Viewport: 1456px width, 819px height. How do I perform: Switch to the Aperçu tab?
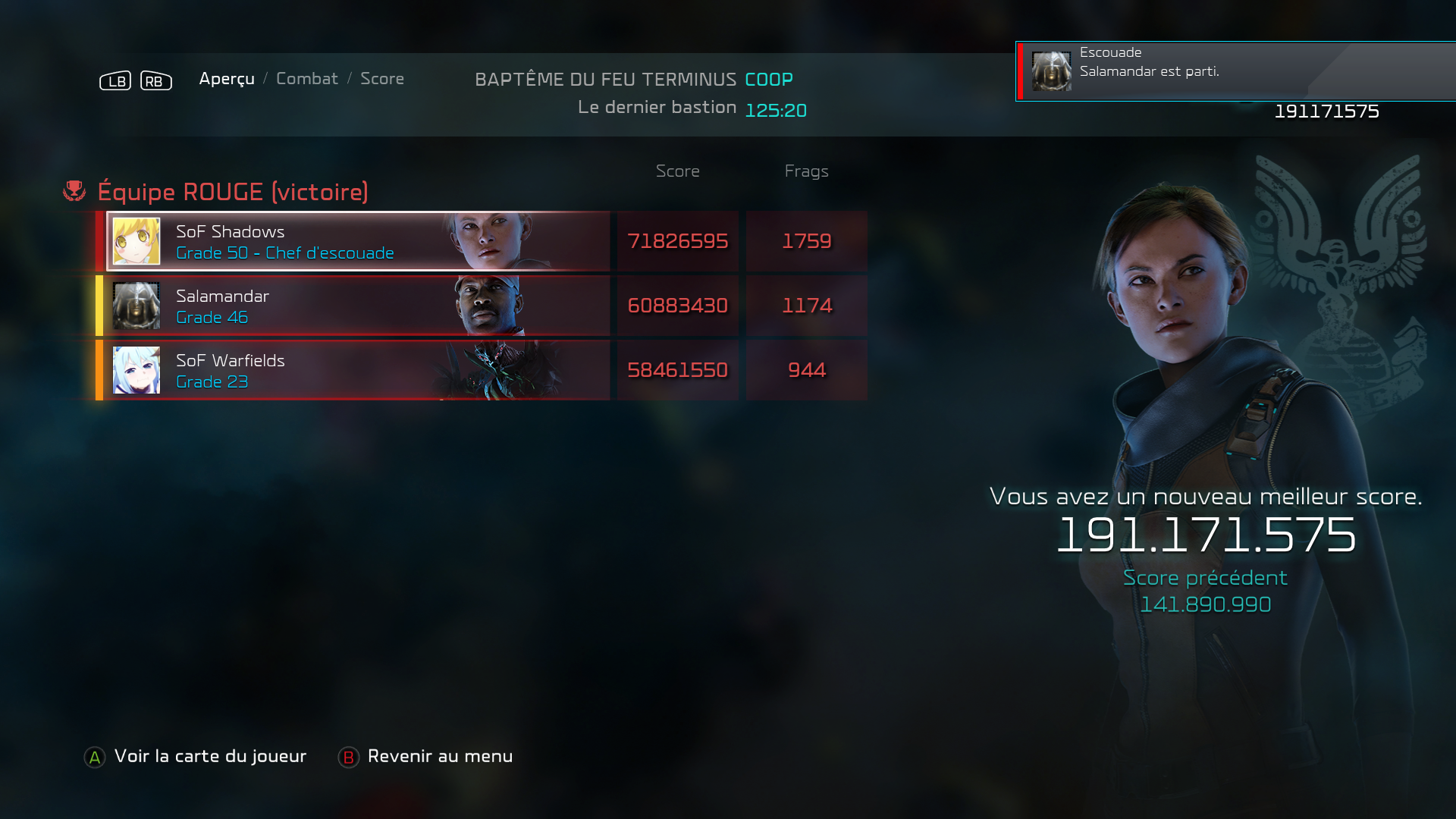[x=226, y=79]
